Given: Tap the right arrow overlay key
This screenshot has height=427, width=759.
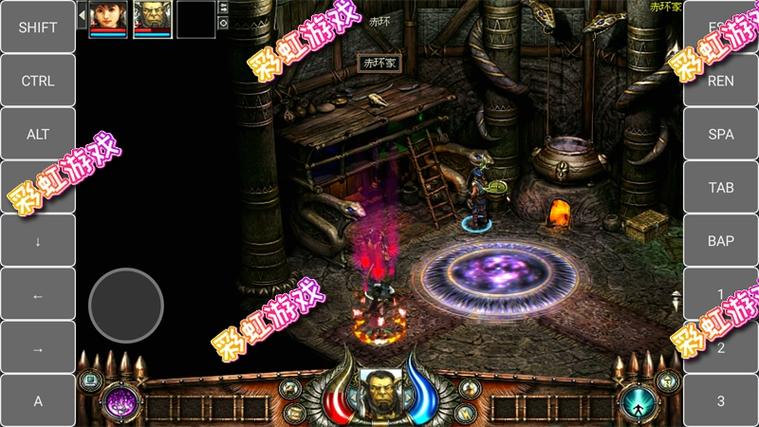Looking at the screenshot, I should [37, 348].
